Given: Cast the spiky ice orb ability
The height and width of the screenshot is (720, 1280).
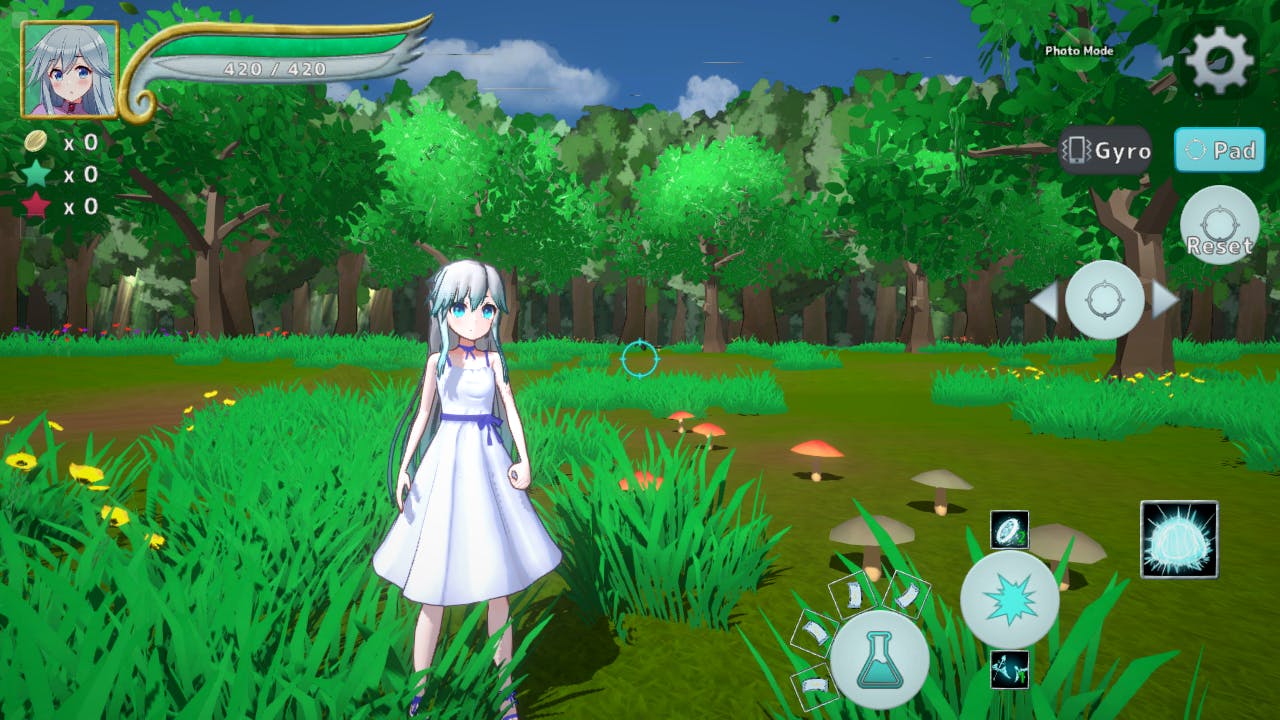Looking at the screenshot, I should [x=1179, y=539].
